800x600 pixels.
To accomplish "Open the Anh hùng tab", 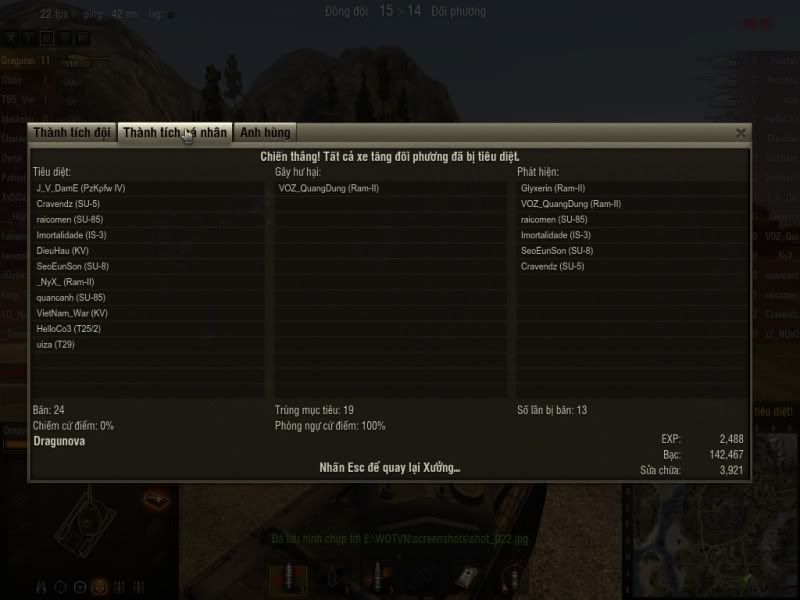I will pyautogui.click(x=264, y=133).
